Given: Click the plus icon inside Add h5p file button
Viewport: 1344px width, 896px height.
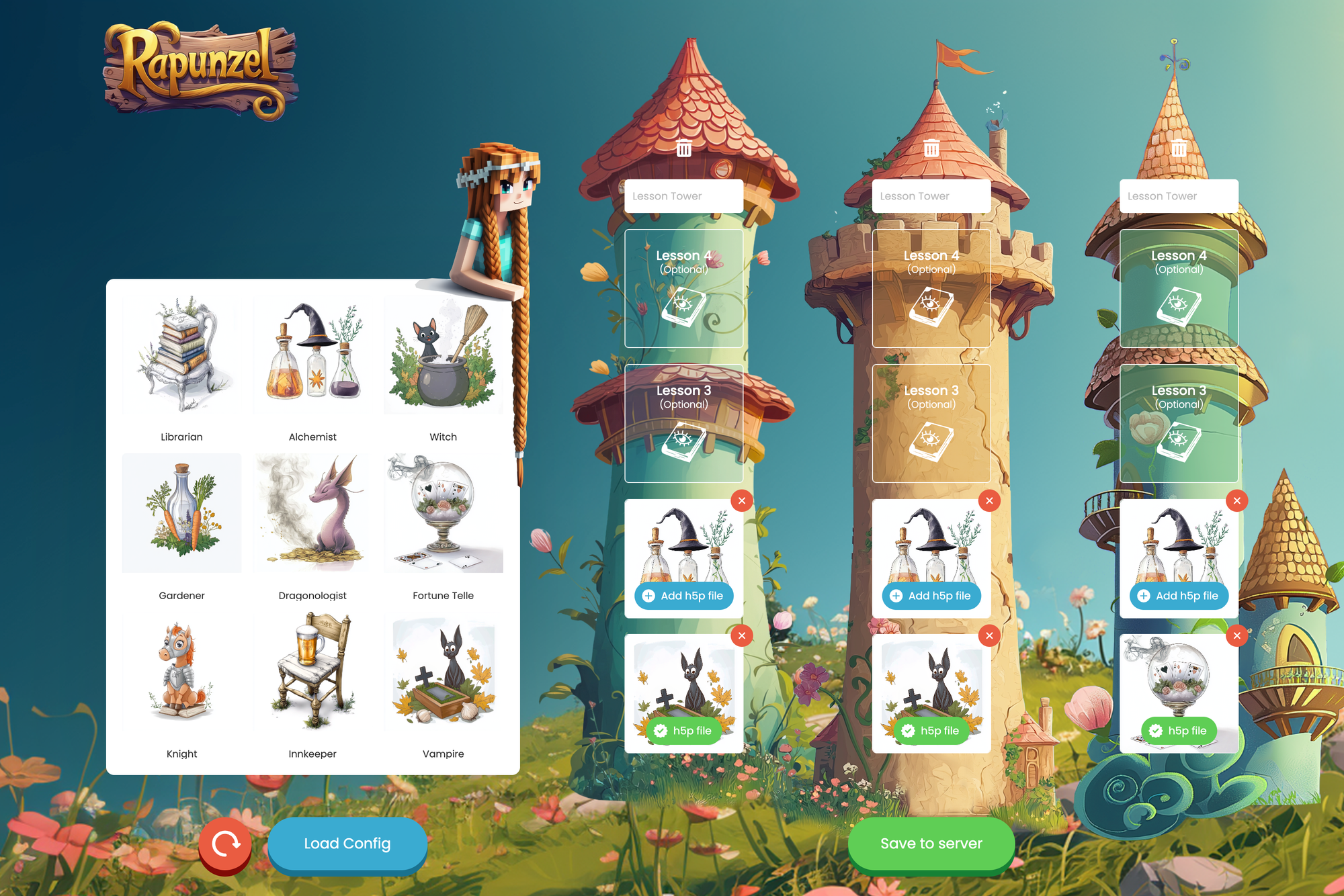Looking at the screenshot, I should (x=649, y=596).
